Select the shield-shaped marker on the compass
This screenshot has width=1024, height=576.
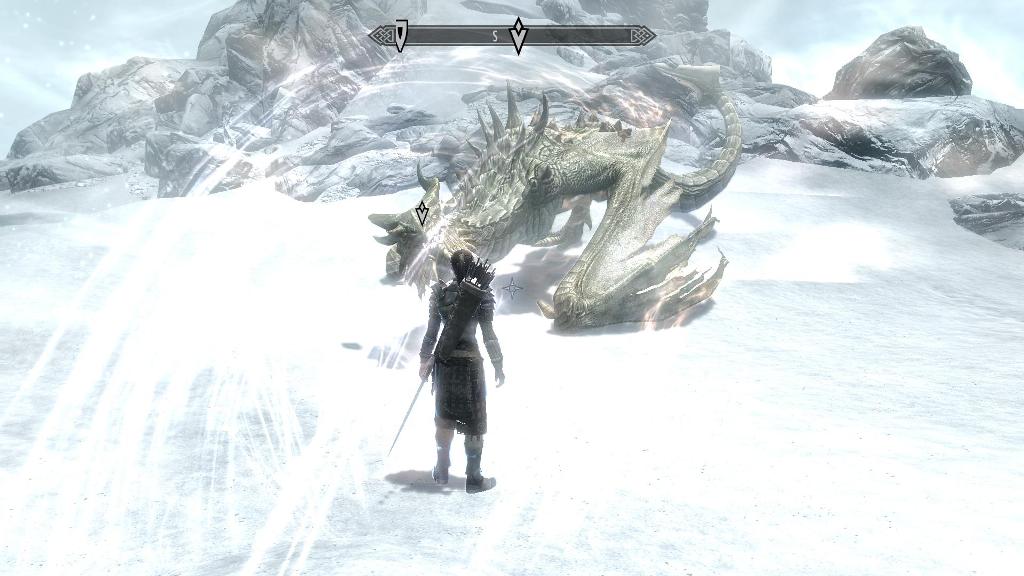click(400, 36)
